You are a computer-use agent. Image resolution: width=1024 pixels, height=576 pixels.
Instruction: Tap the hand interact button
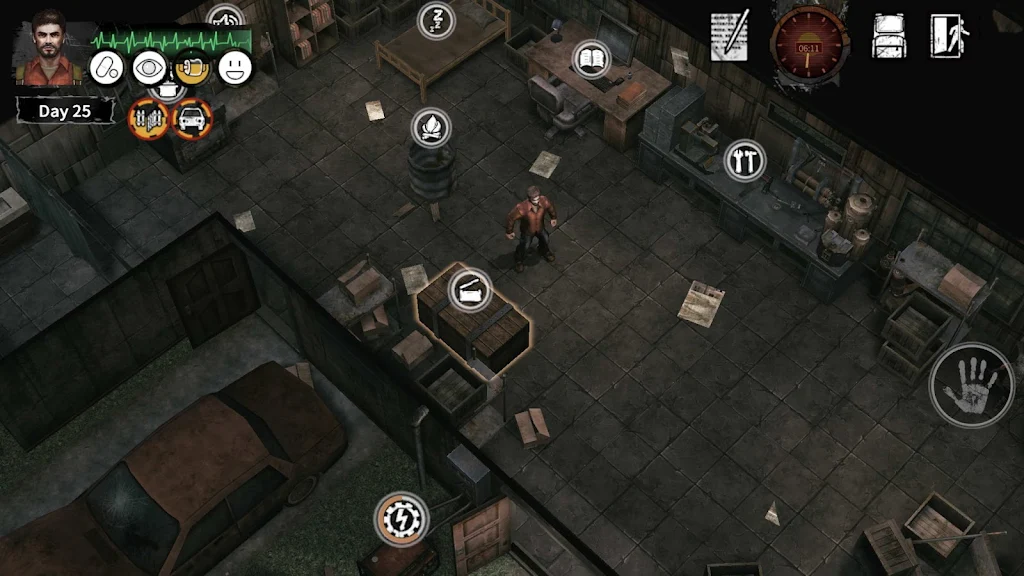971,385
